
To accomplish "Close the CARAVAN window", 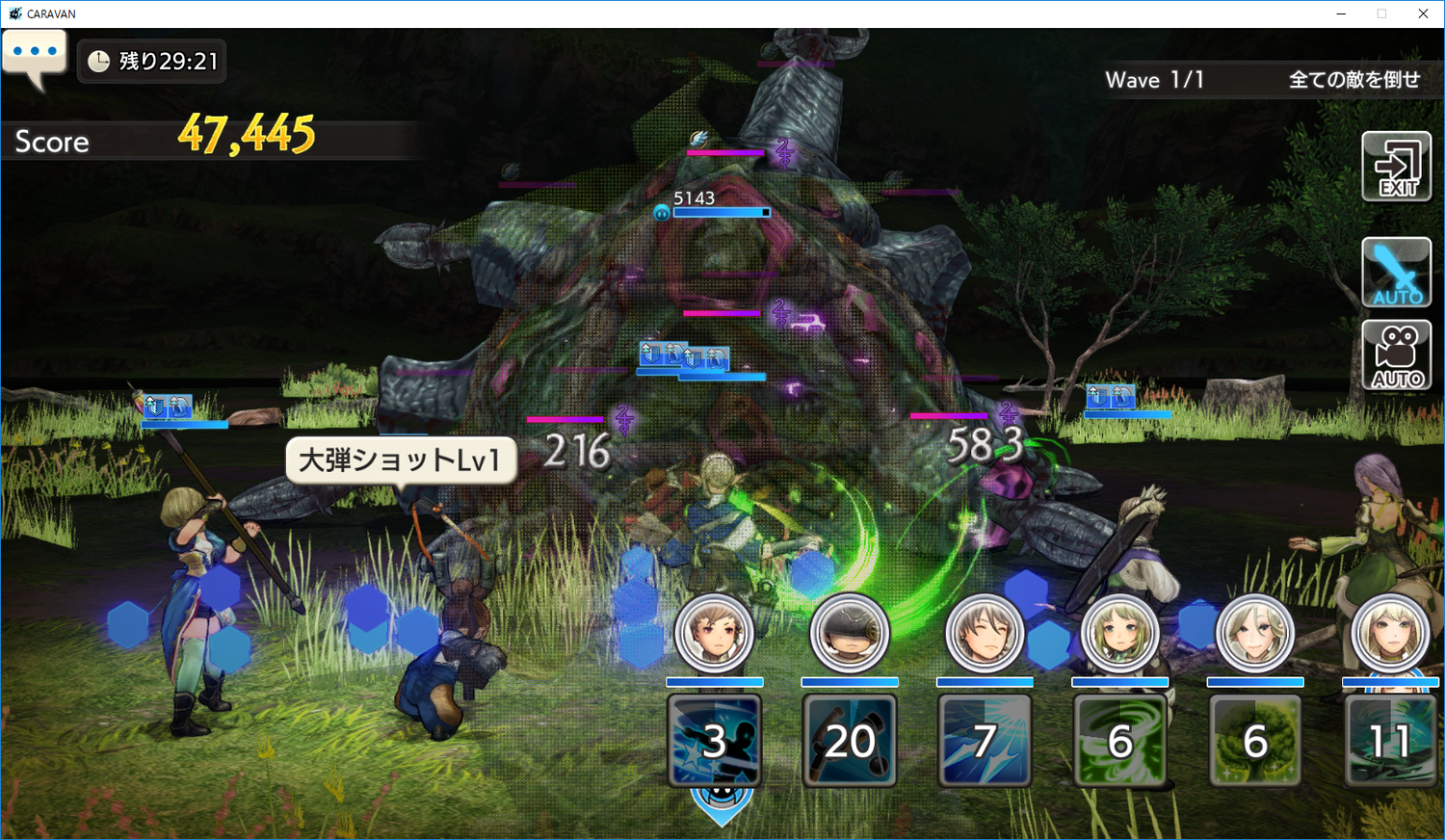I will (x=1423, y=13).
